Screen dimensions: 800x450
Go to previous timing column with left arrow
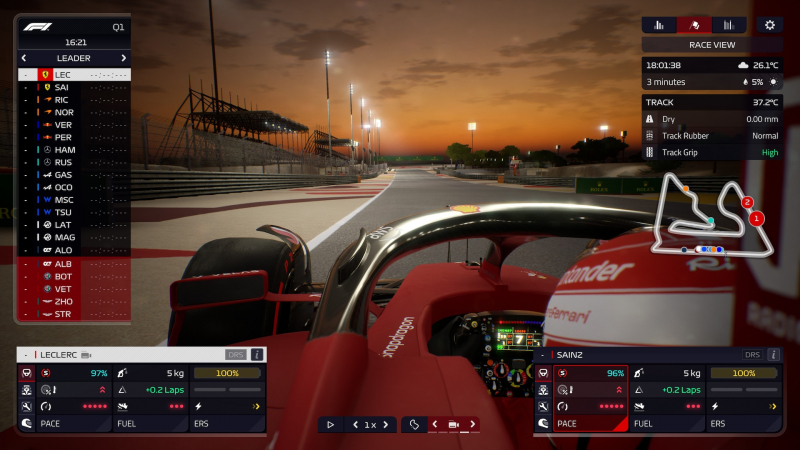(x=24, y=58)
